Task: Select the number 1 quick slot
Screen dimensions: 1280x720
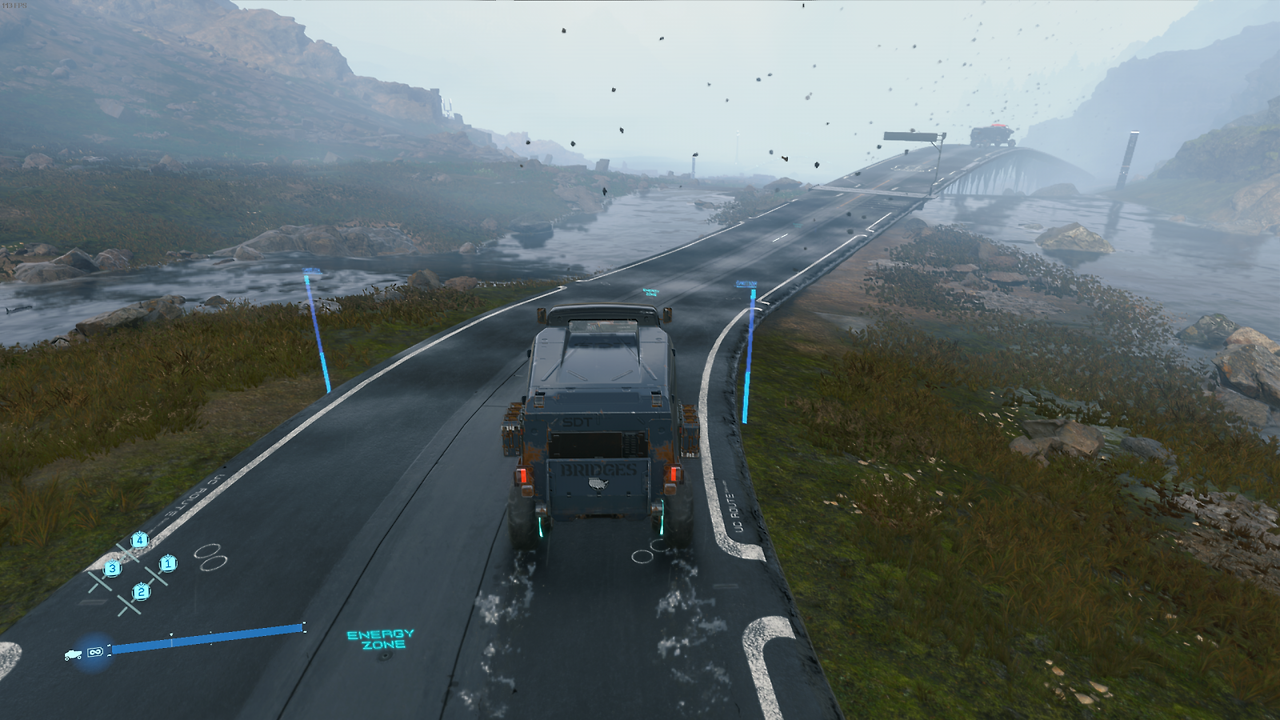Action: [168, 564]
